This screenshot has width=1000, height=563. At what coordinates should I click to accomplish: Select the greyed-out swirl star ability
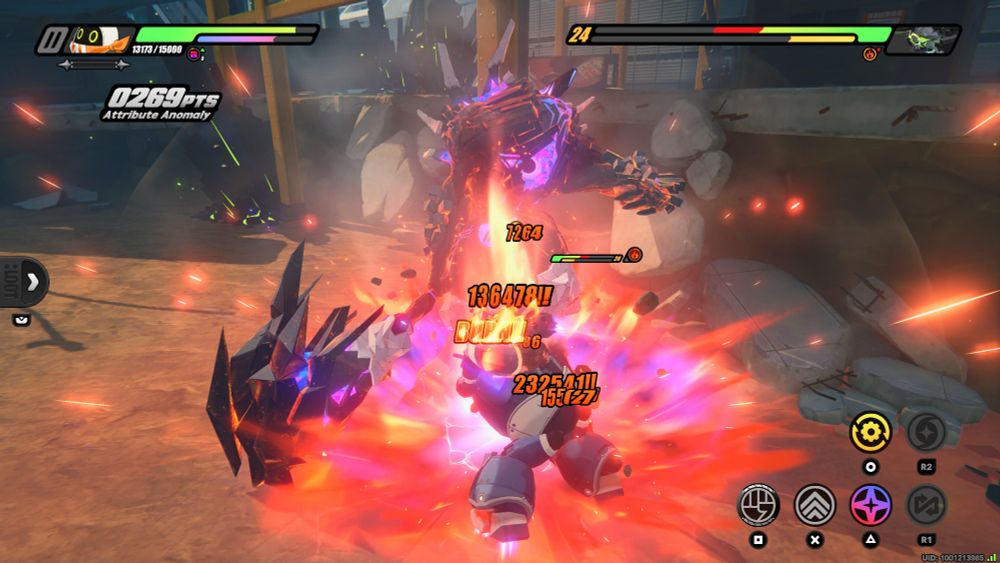pyautogui.click(x=926, y=432)
